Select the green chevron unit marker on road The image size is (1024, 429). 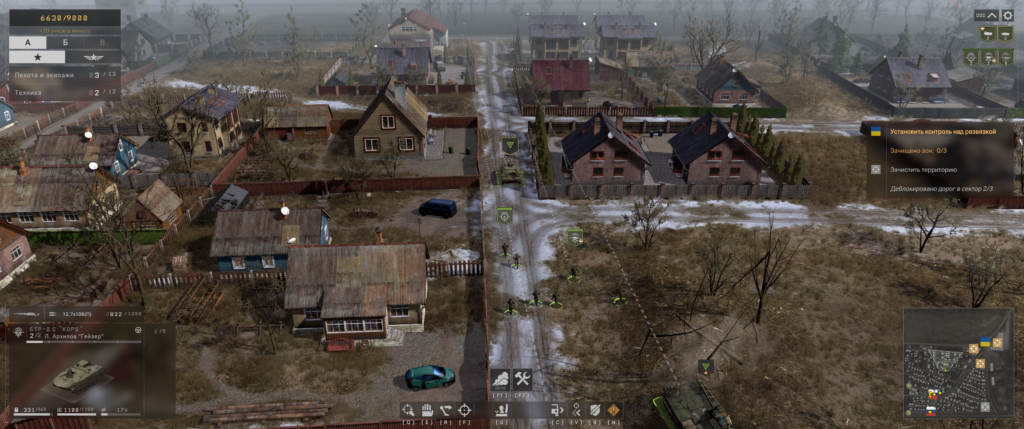[510, 146]
